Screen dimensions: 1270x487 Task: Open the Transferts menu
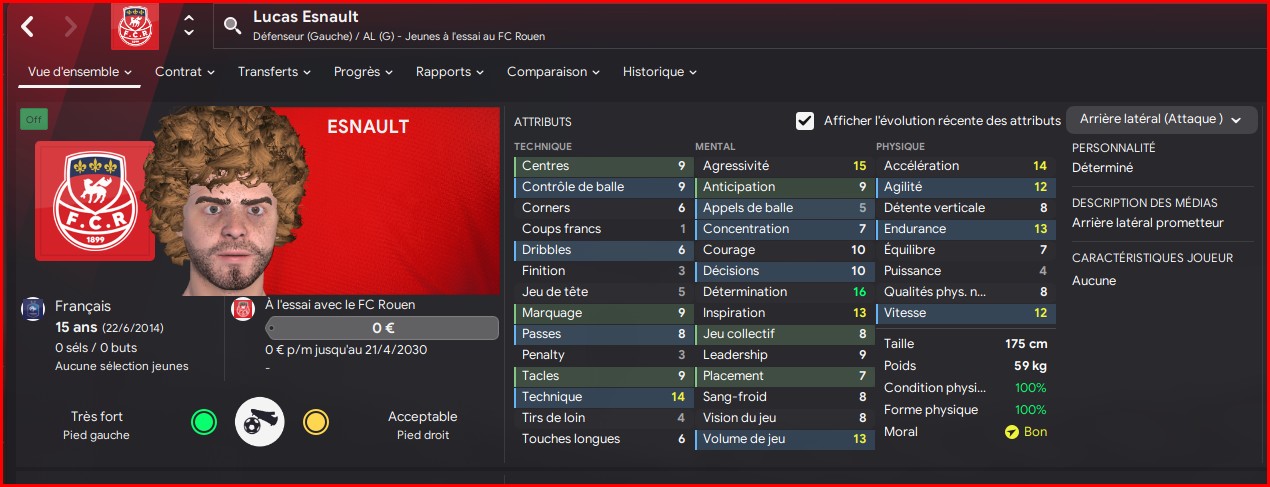(273, 72)
